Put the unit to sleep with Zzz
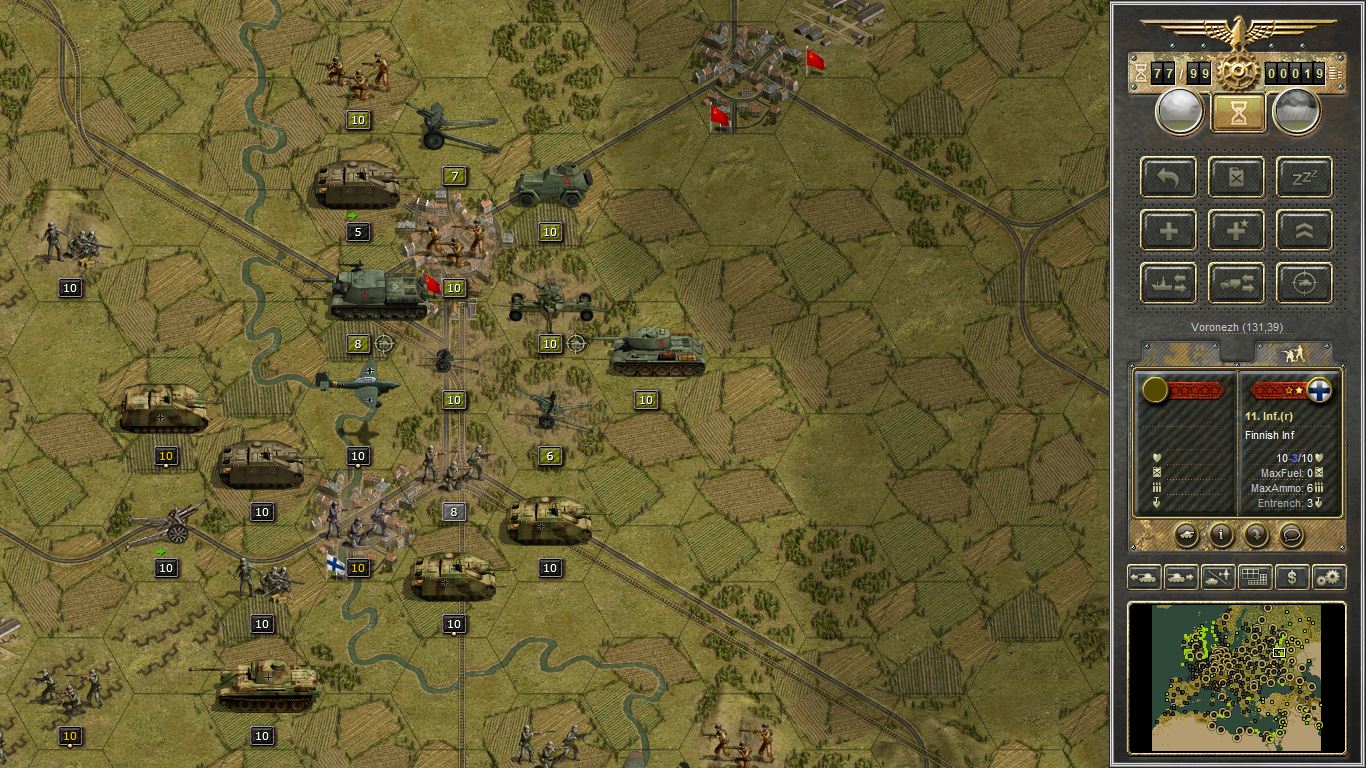This screenshot has width=1366, height=768. 1303,177
